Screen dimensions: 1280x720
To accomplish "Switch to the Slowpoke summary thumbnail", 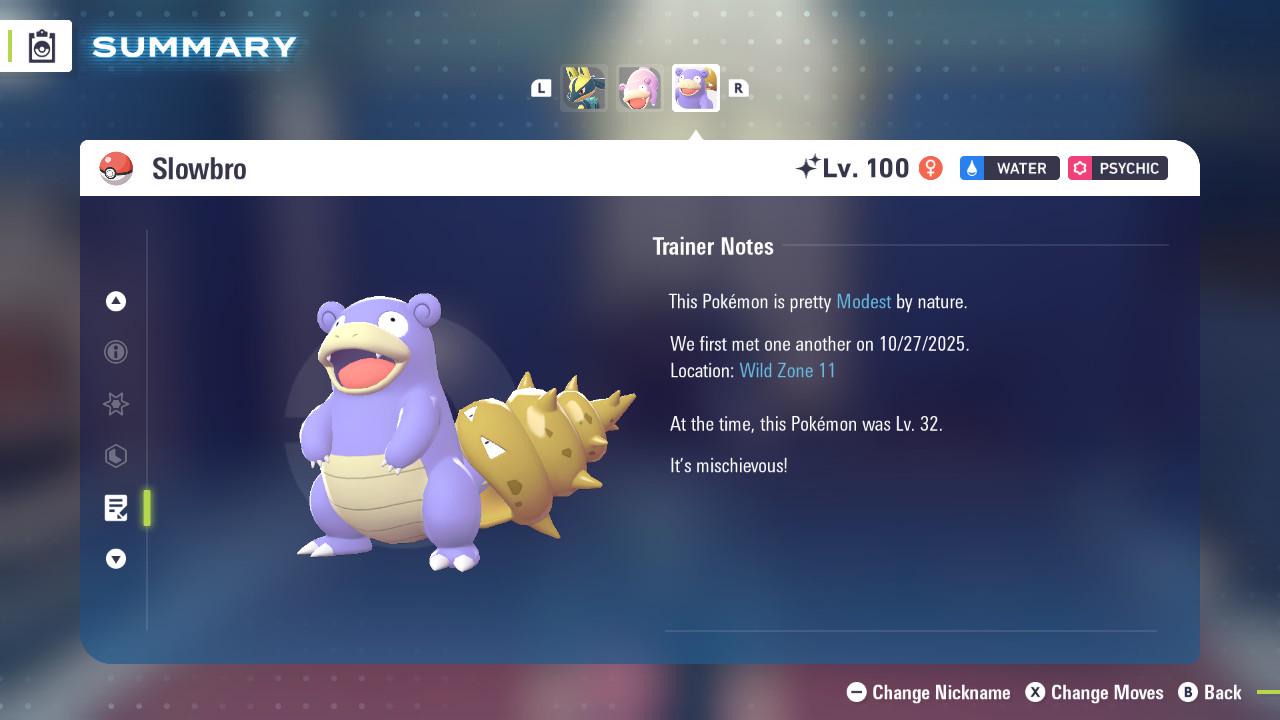I will [640, 88].
